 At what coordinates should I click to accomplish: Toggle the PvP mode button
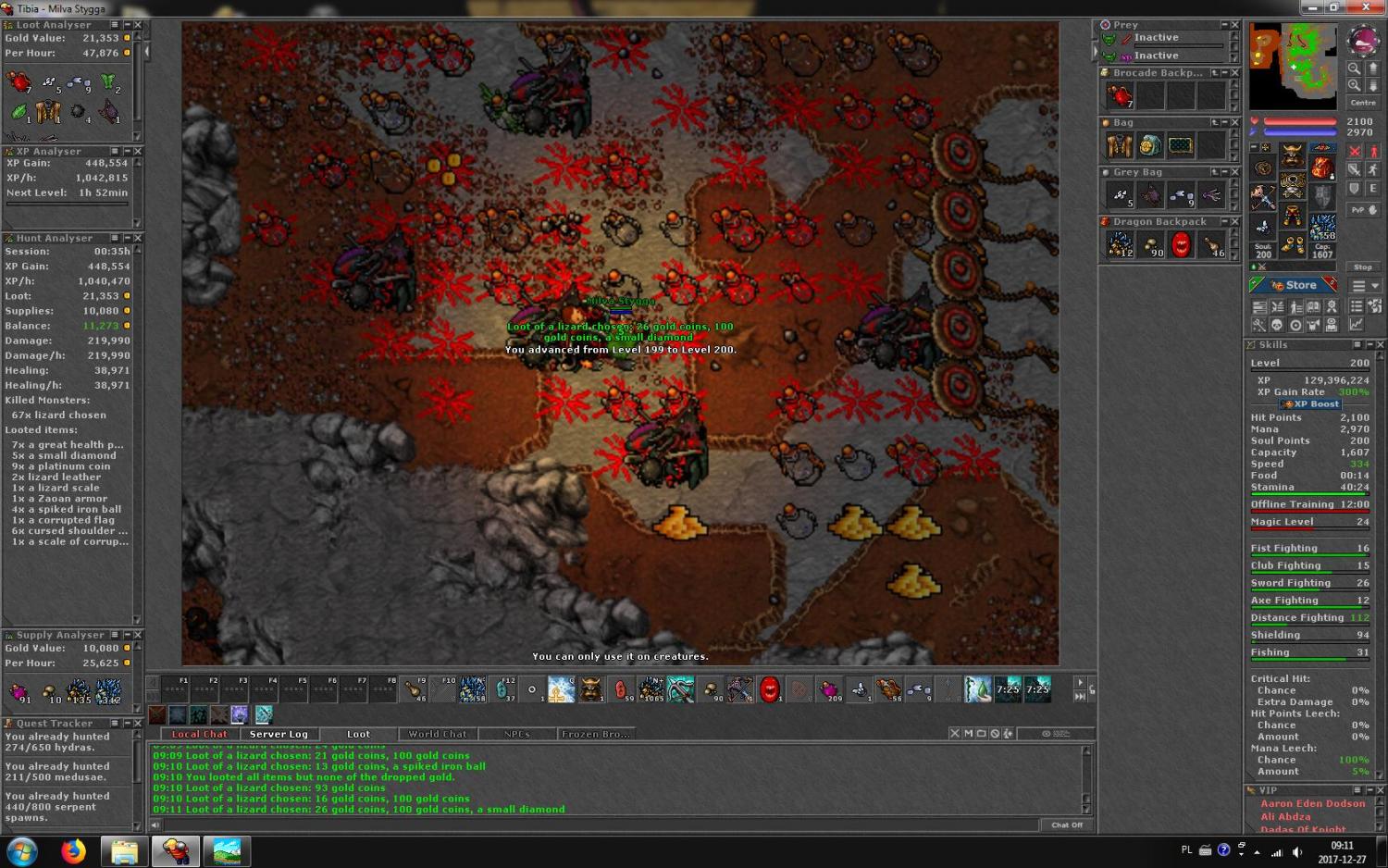(x=1363, y=210)
